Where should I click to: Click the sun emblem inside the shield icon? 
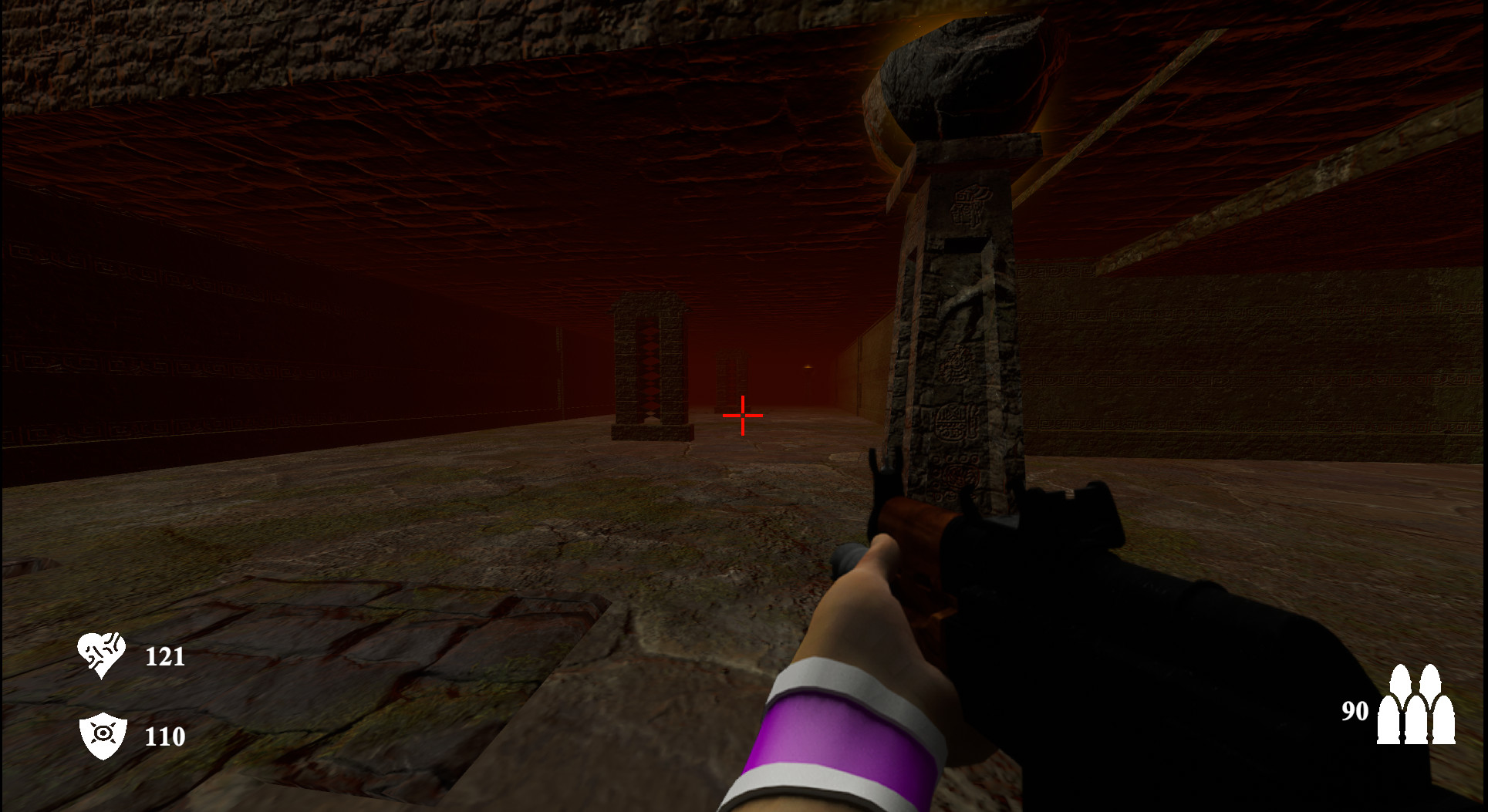[x=104, y=734]
